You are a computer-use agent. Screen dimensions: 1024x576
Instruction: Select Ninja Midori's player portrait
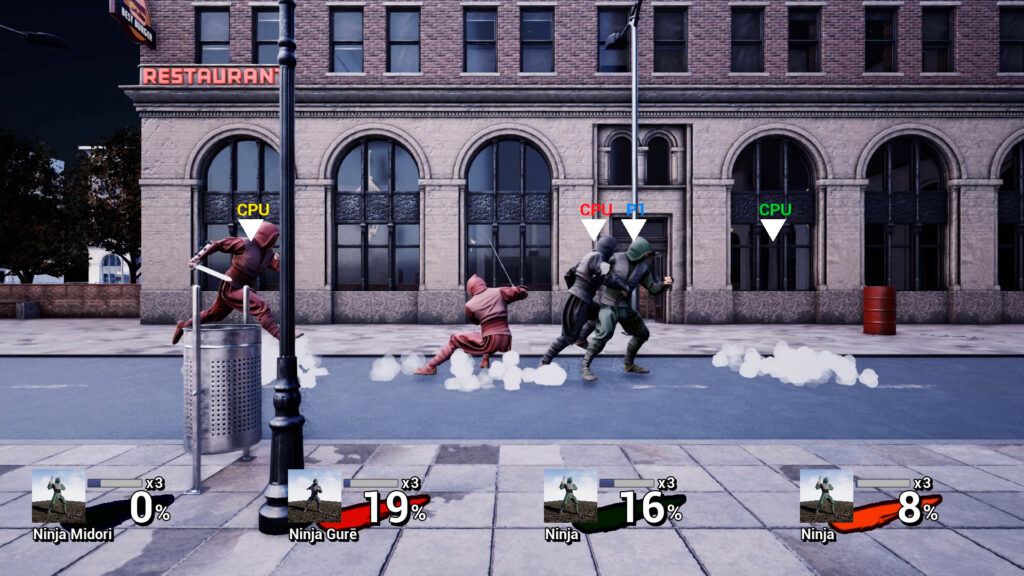click(58, 496)
